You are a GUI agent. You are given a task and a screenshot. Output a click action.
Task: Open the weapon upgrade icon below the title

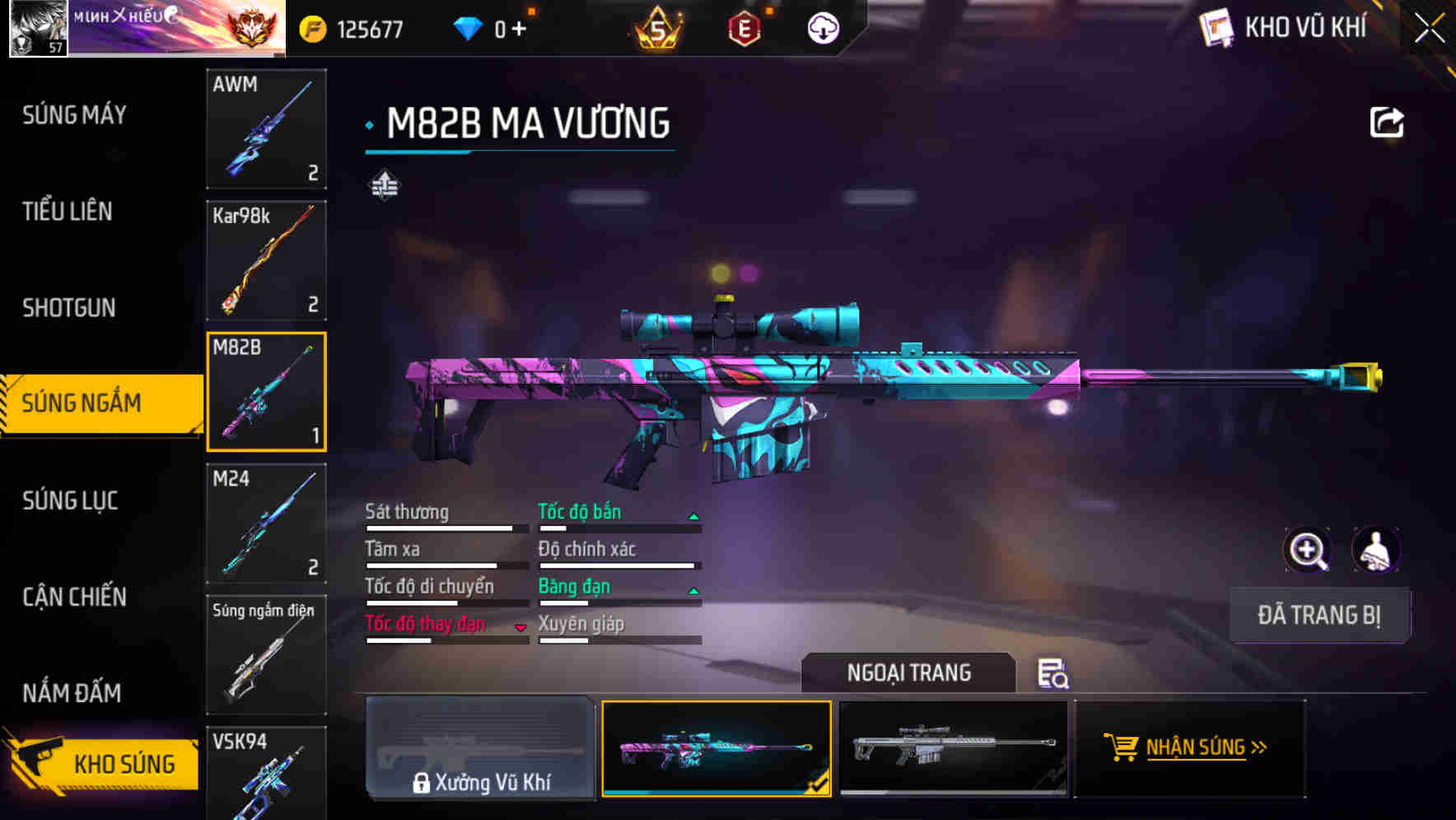384,184
